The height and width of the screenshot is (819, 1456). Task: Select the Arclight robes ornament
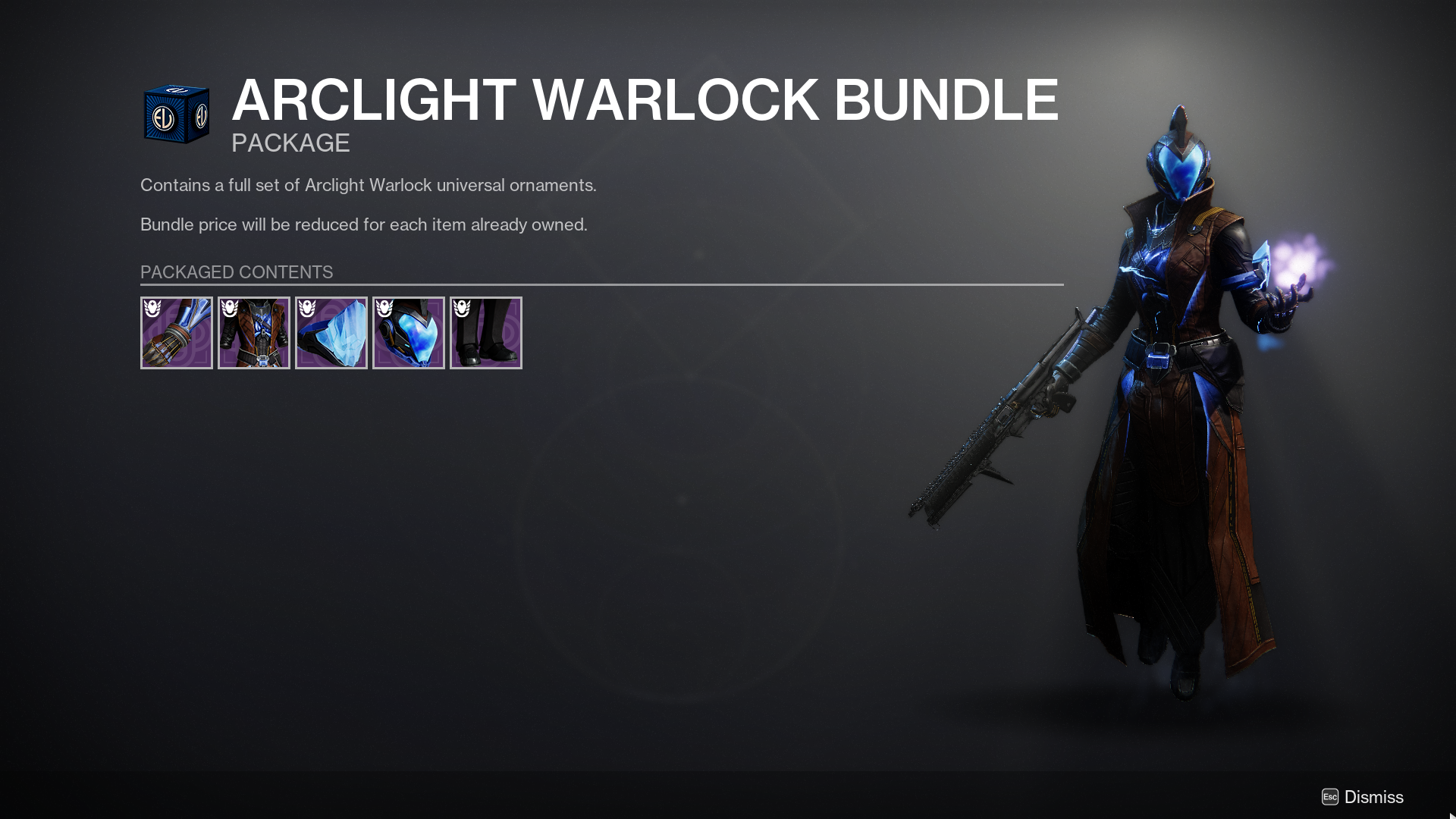pos(254,332)
